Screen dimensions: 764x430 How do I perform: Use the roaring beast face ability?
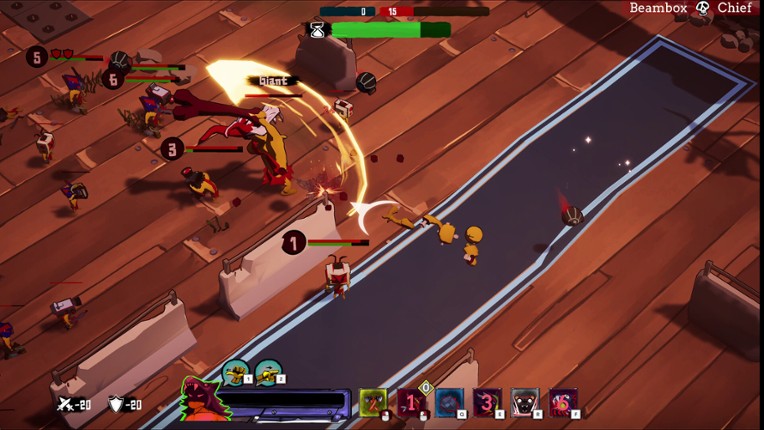[x=526, y=402]
